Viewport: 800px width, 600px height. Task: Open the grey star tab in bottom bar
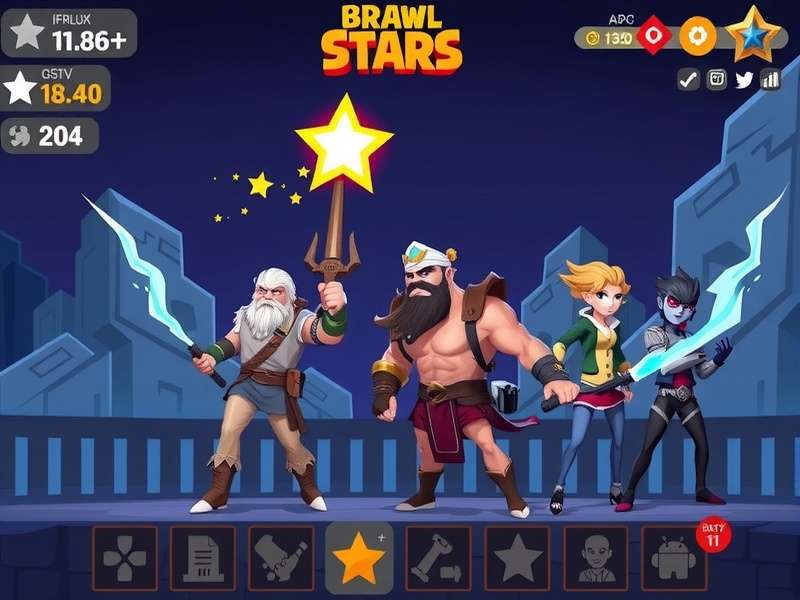point(517,558)
